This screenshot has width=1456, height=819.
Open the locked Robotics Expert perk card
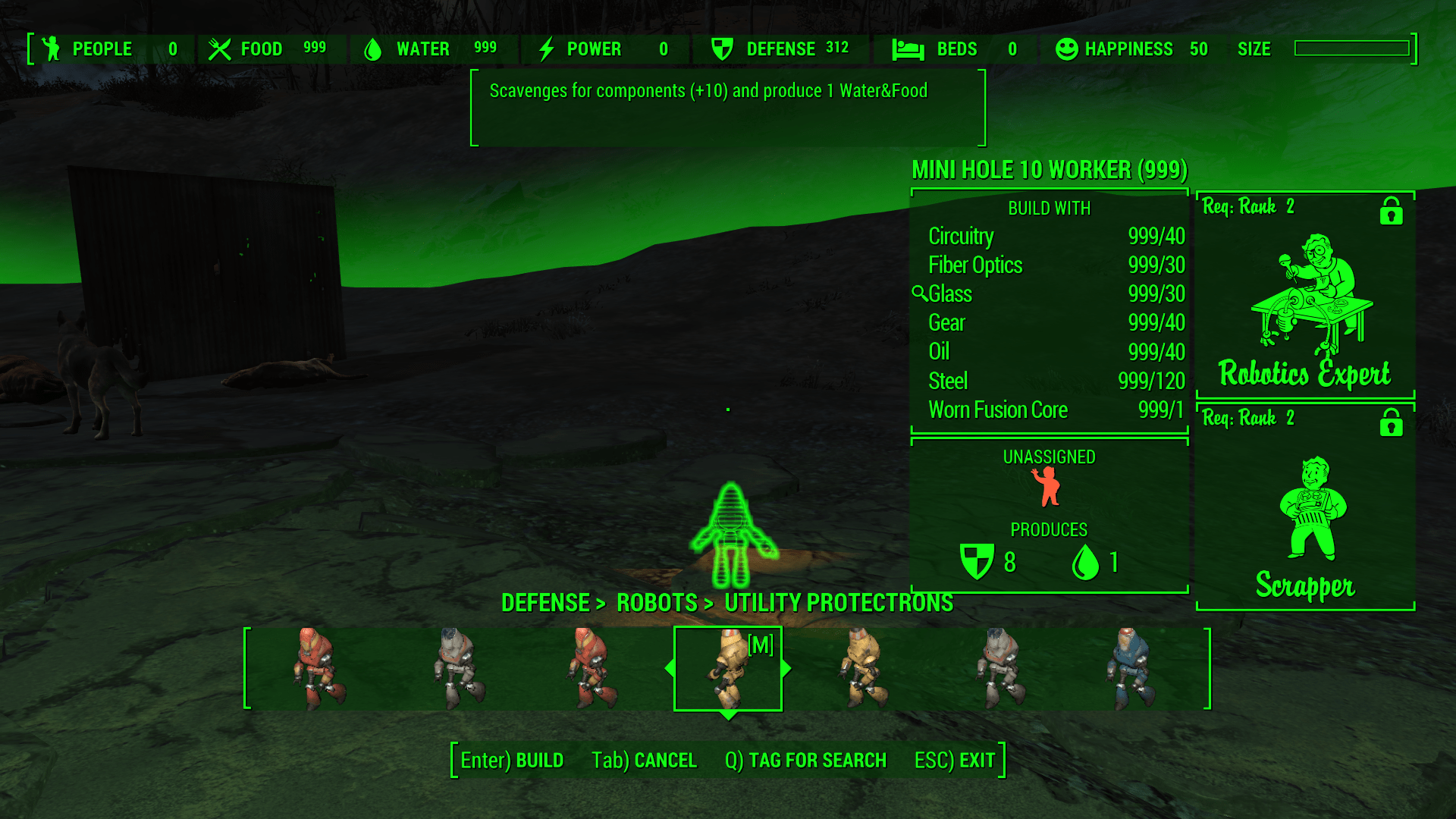(x=1305, y=296)
